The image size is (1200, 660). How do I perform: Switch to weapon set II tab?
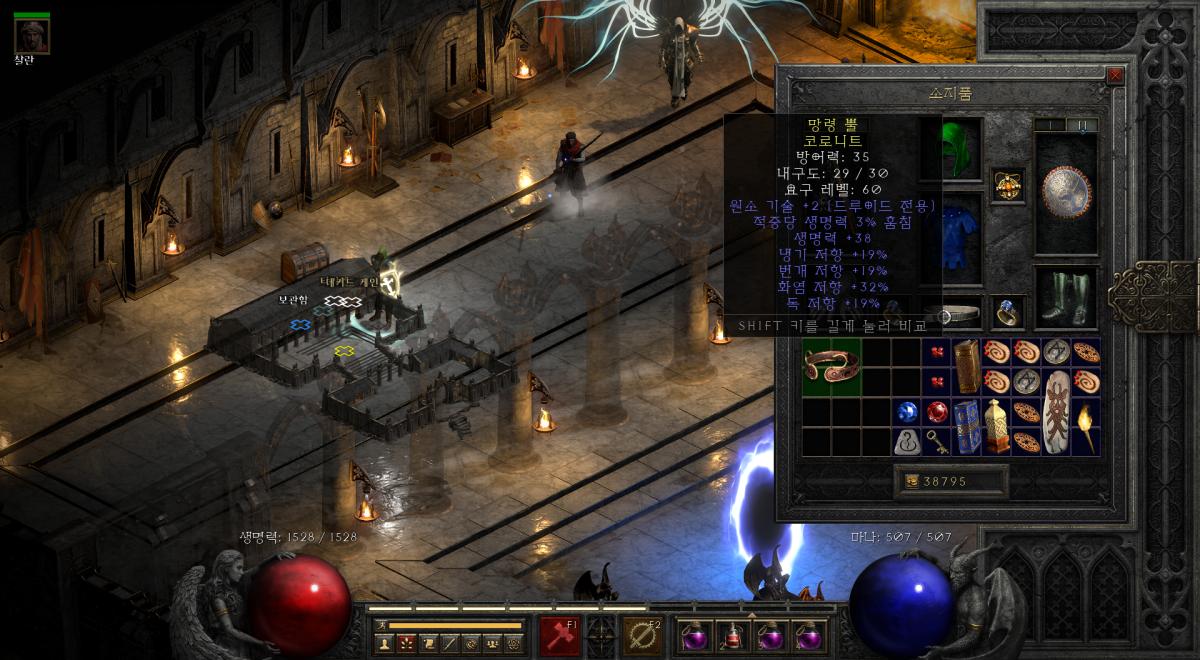coord(1082,125)
